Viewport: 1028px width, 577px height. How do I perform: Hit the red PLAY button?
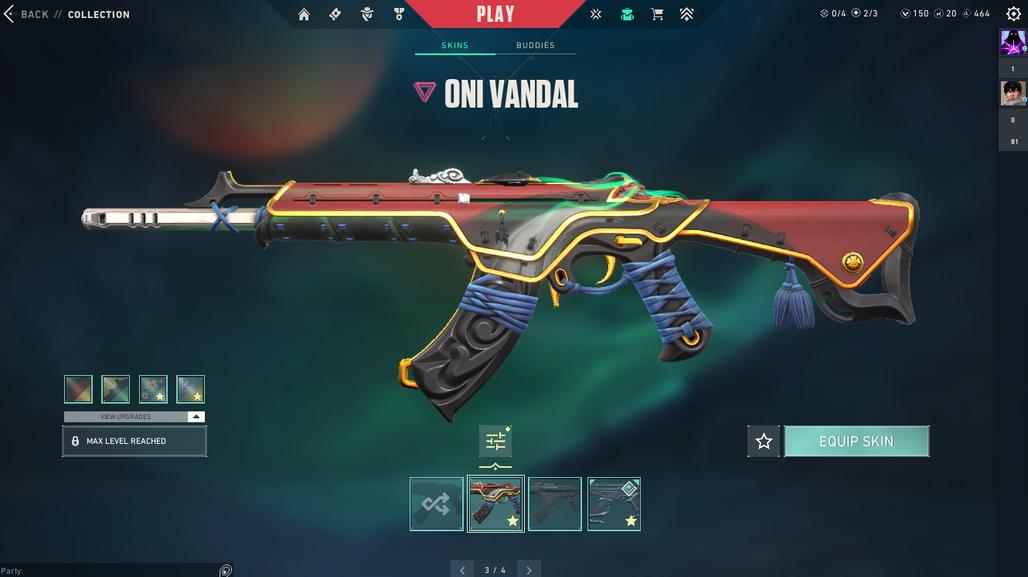[x=495, y=14]
